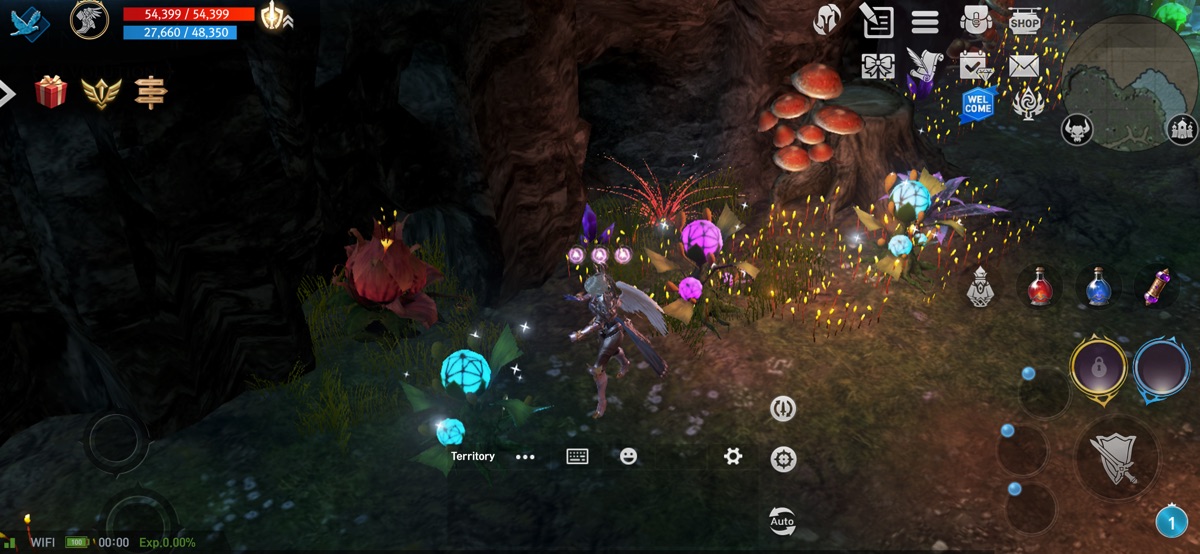The image size is (1200, 554).
Task: Open the three-line main menu
Action: coord(925,21)
